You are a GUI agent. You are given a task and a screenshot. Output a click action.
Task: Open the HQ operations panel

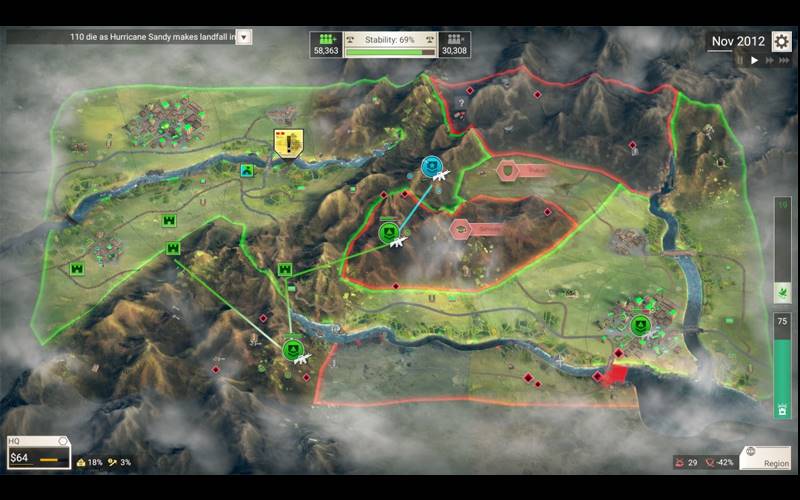tap(38, 453)
